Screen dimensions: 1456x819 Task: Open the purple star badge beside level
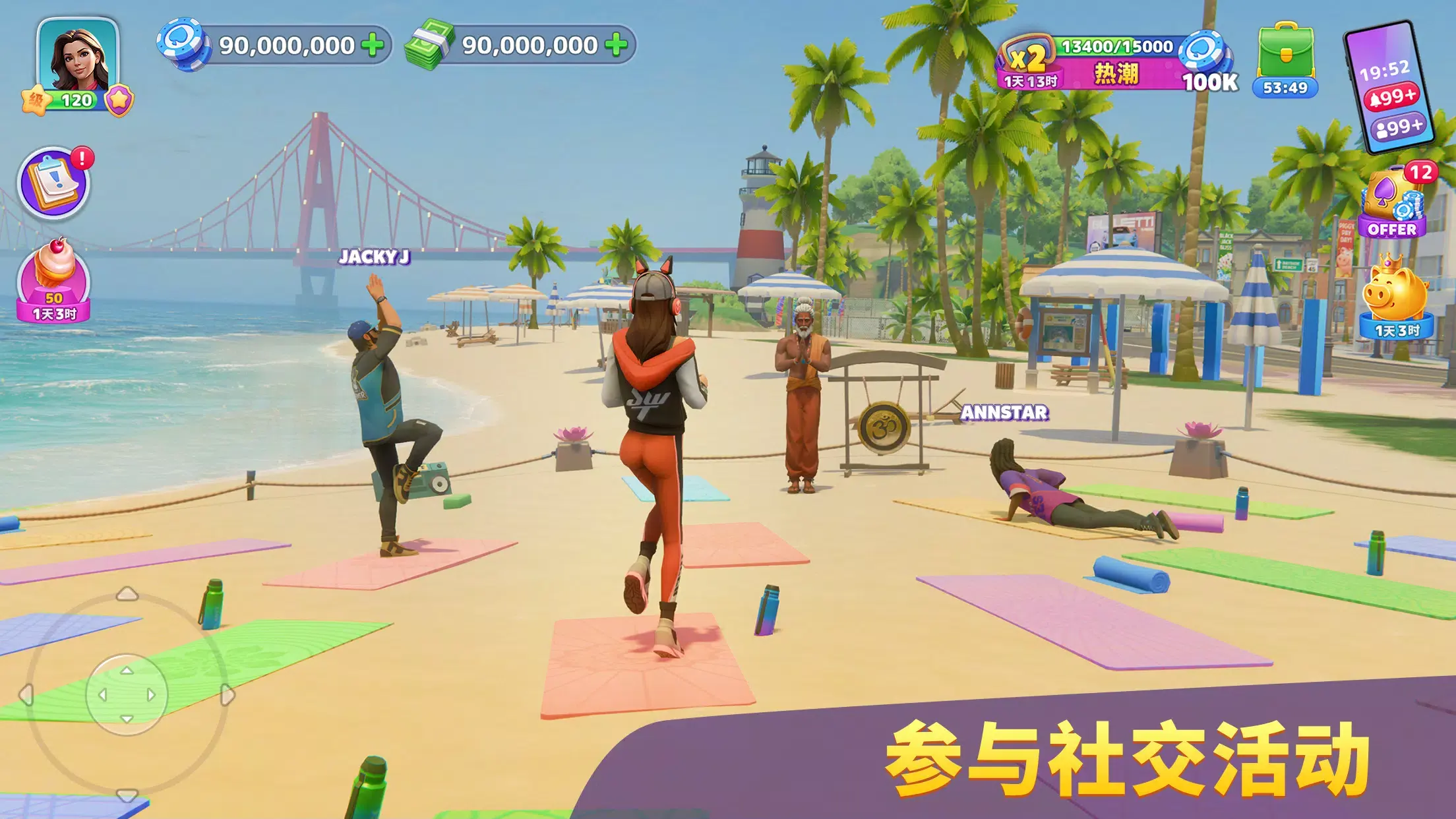(119, 99)
